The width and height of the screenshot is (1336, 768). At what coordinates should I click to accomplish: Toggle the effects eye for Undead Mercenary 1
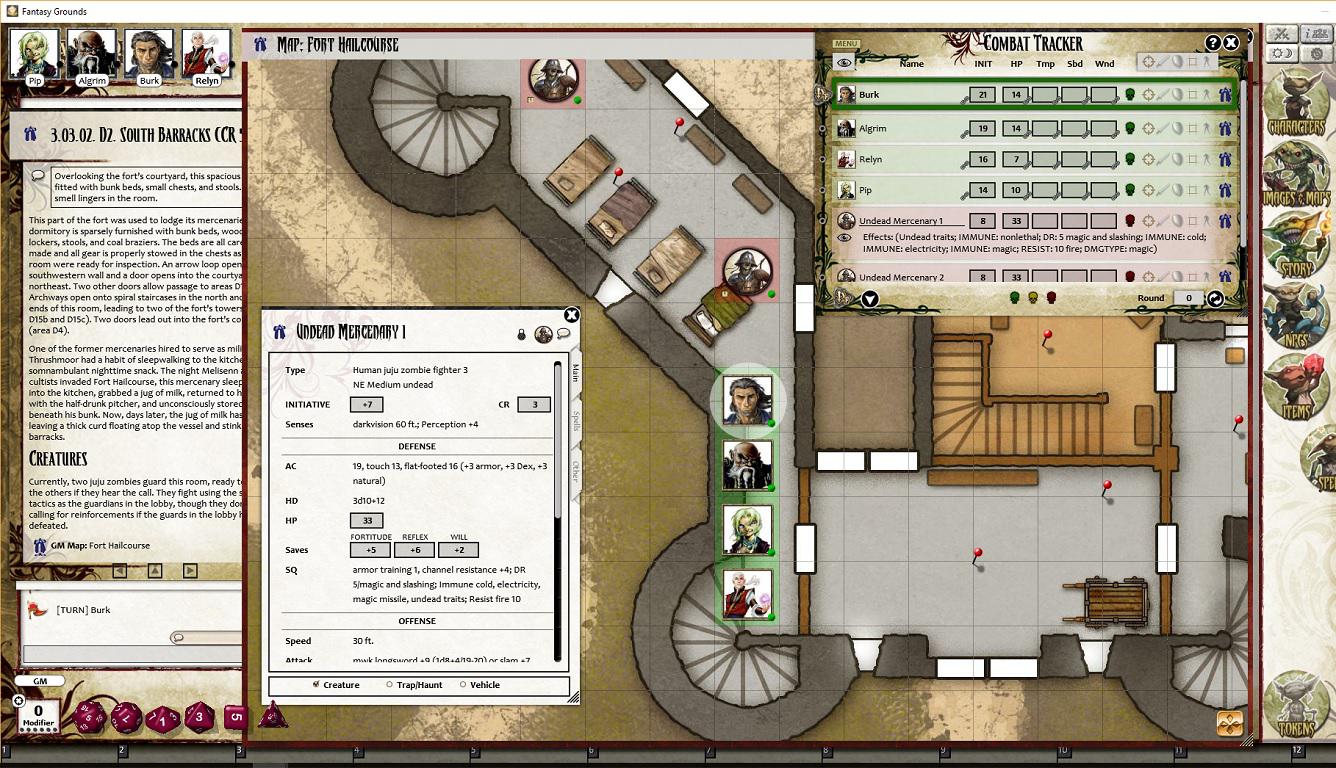[844, 238]
